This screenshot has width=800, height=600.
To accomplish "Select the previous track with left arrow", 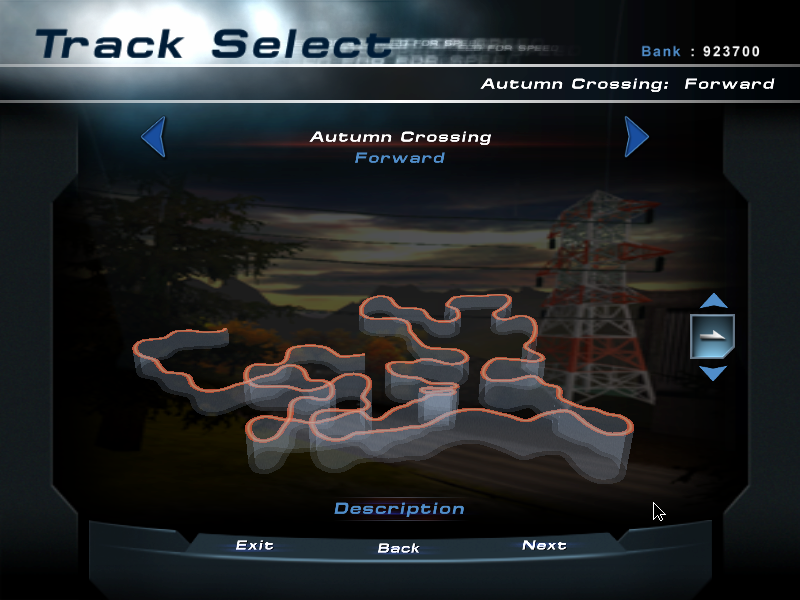I will (154, 137).
